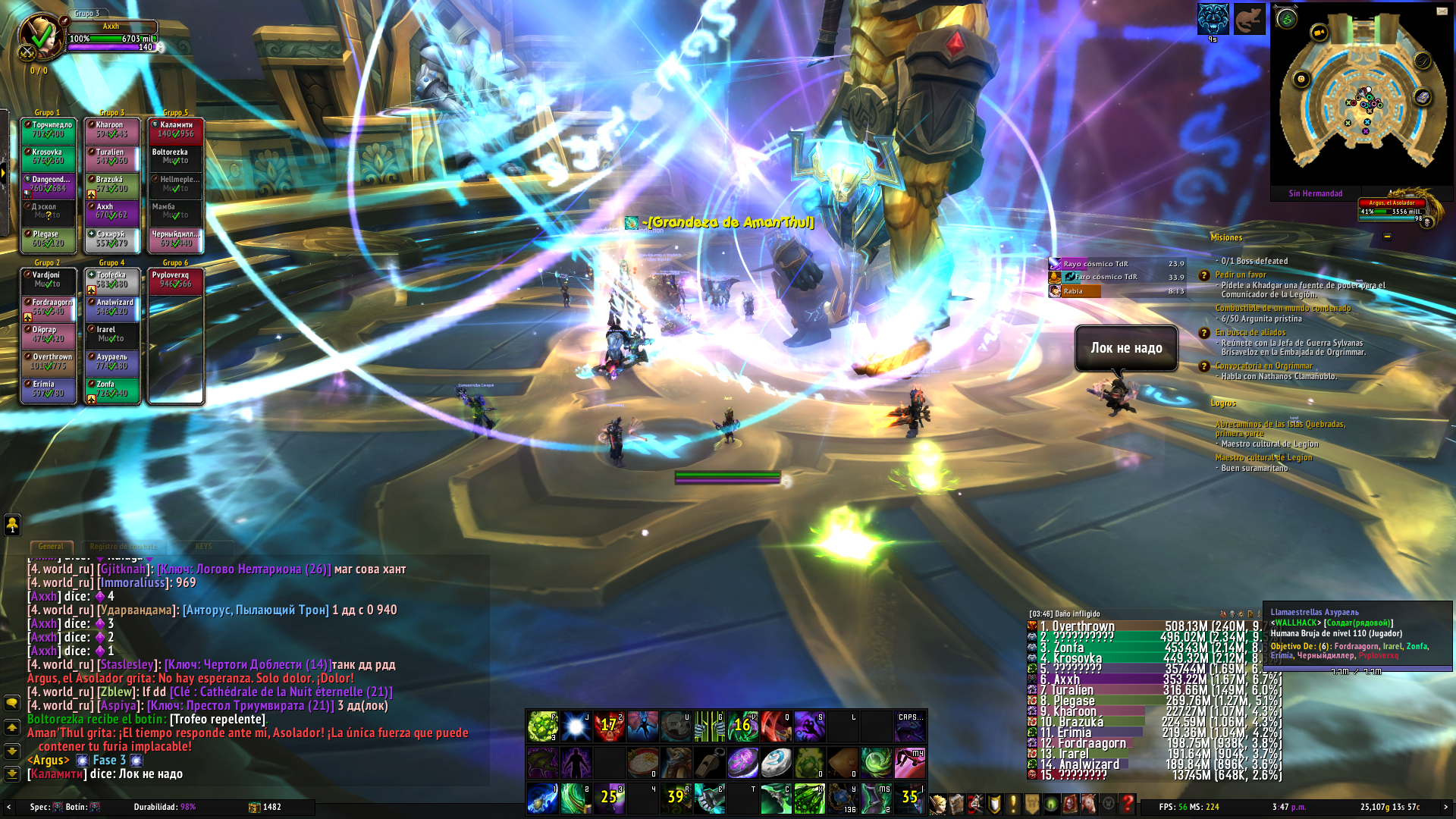1456x819 pixels.
Task: Switch to the KEYS chat tab
Action: [203, 546]
